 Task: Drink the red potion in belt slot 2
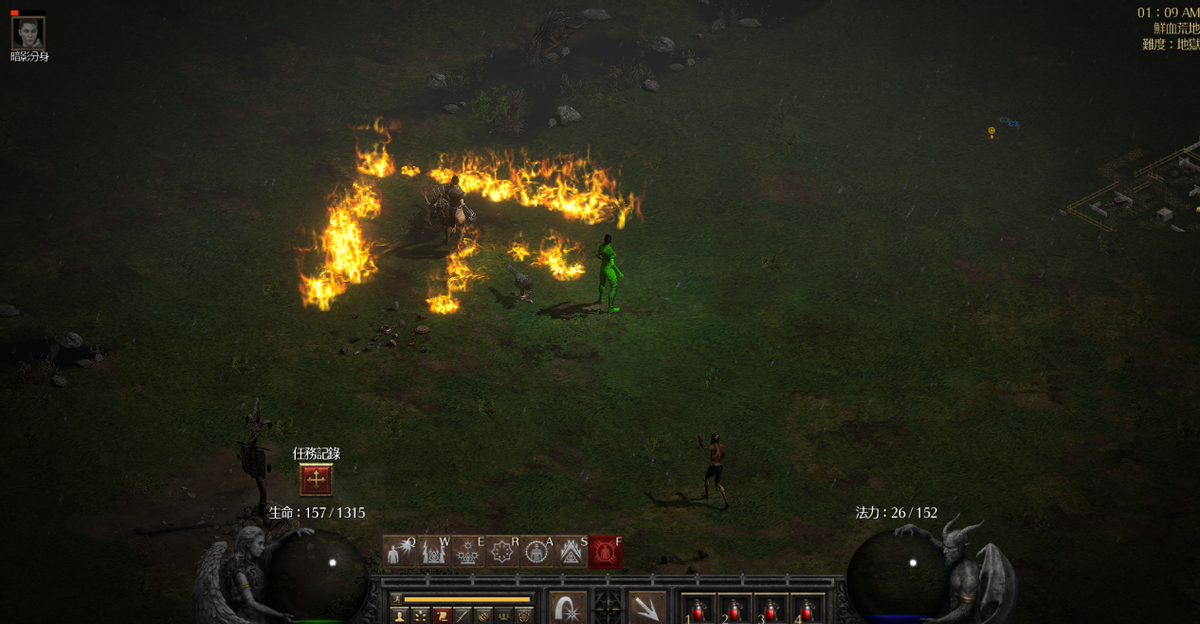click(x=734, y=609)
